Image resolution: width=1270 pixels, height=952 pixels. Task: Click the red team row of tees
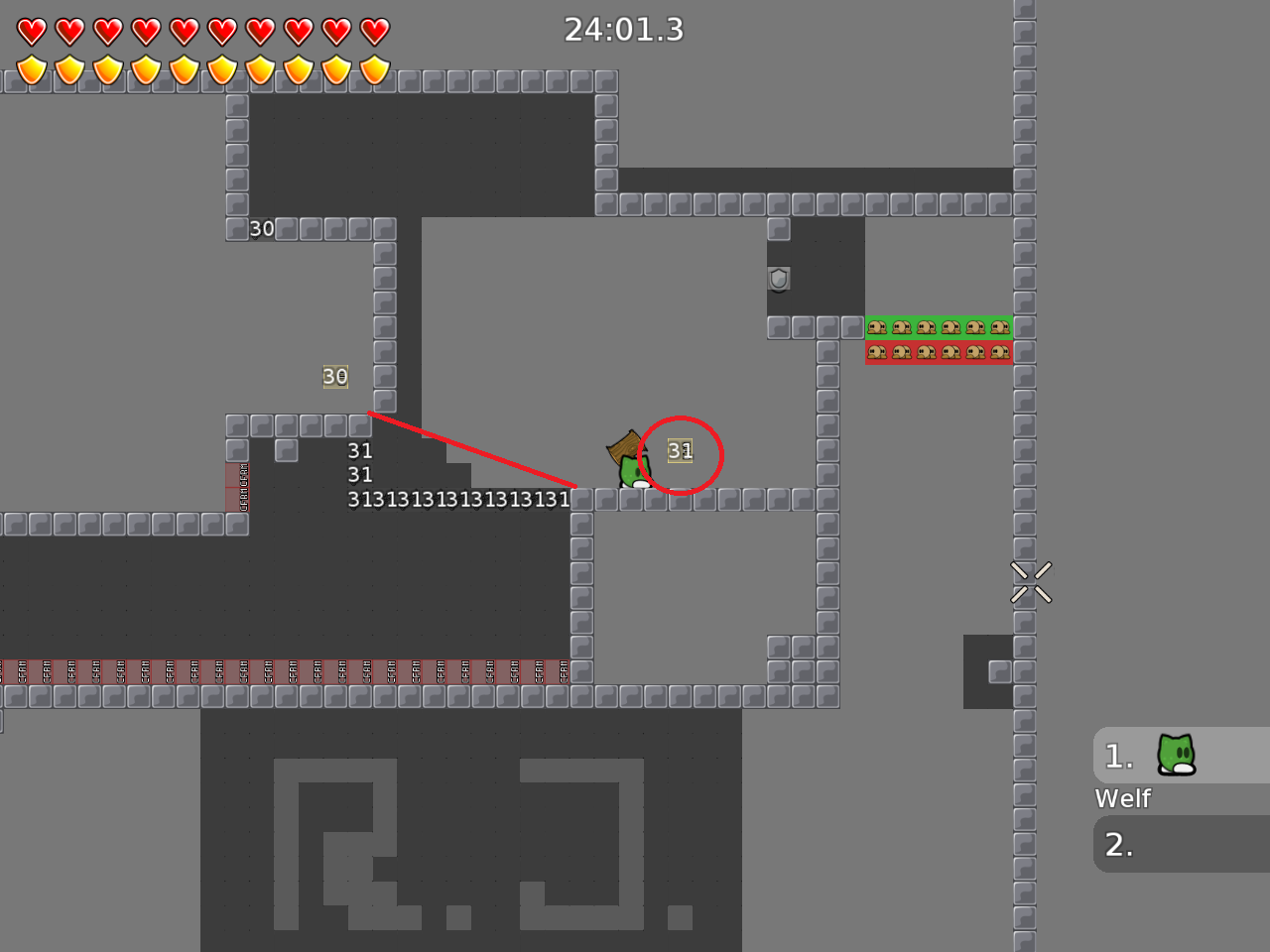939,351
